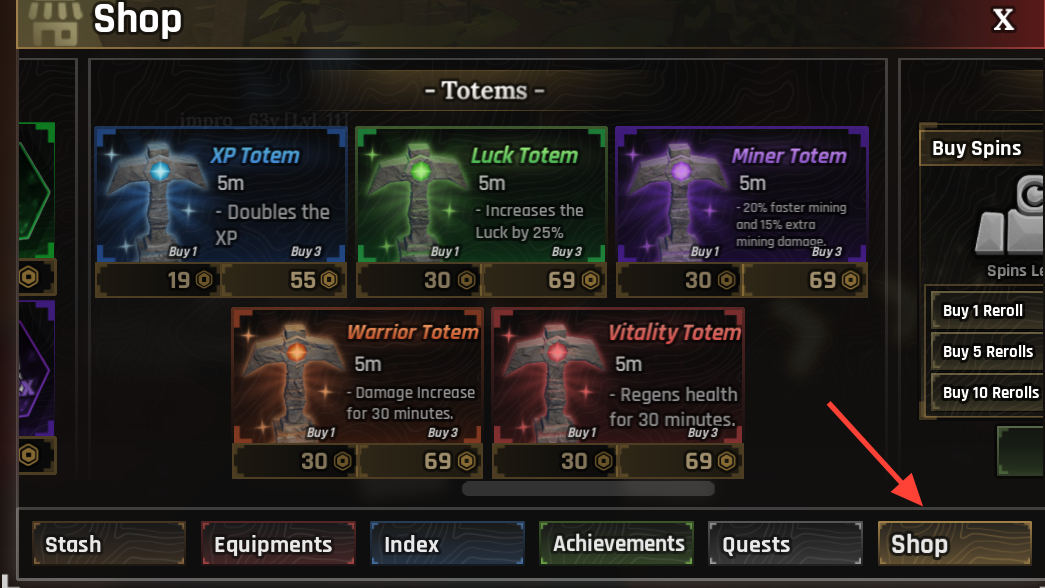Buy 3 XP Totems for 55 coins
1045x588 pixels.
[x=285, y=280]
